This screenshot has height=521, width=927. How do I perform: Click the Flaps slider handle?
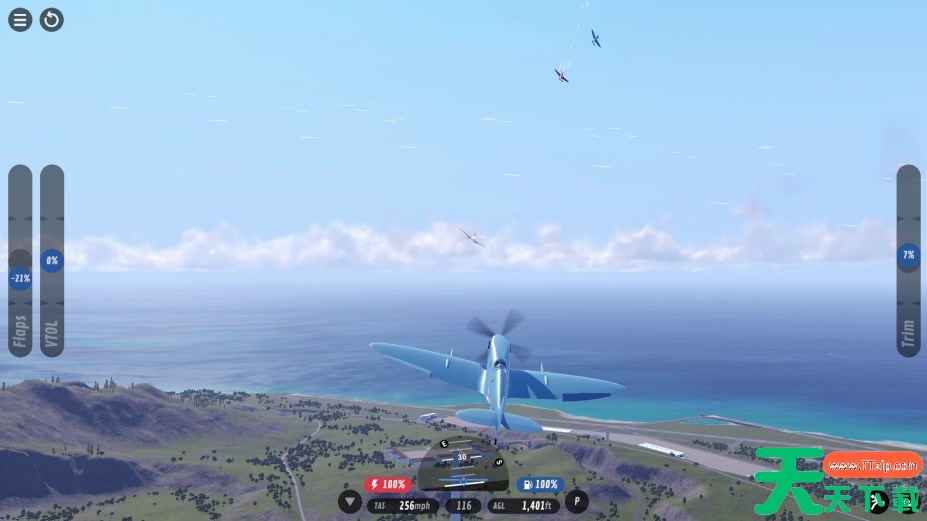(20, 278)
